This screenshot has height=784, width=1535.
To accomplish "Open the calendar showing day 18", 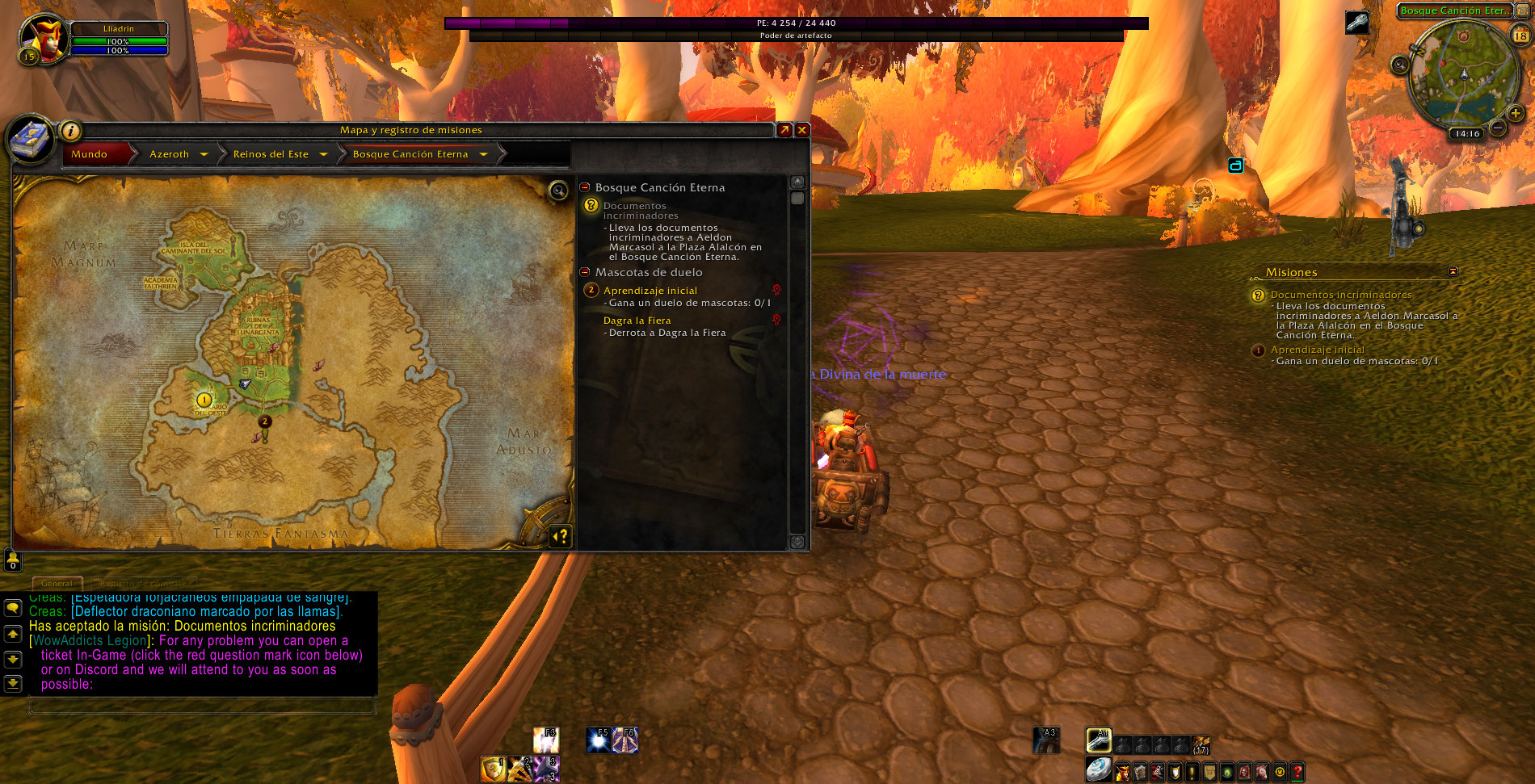I will click(x=1520, y=36).
